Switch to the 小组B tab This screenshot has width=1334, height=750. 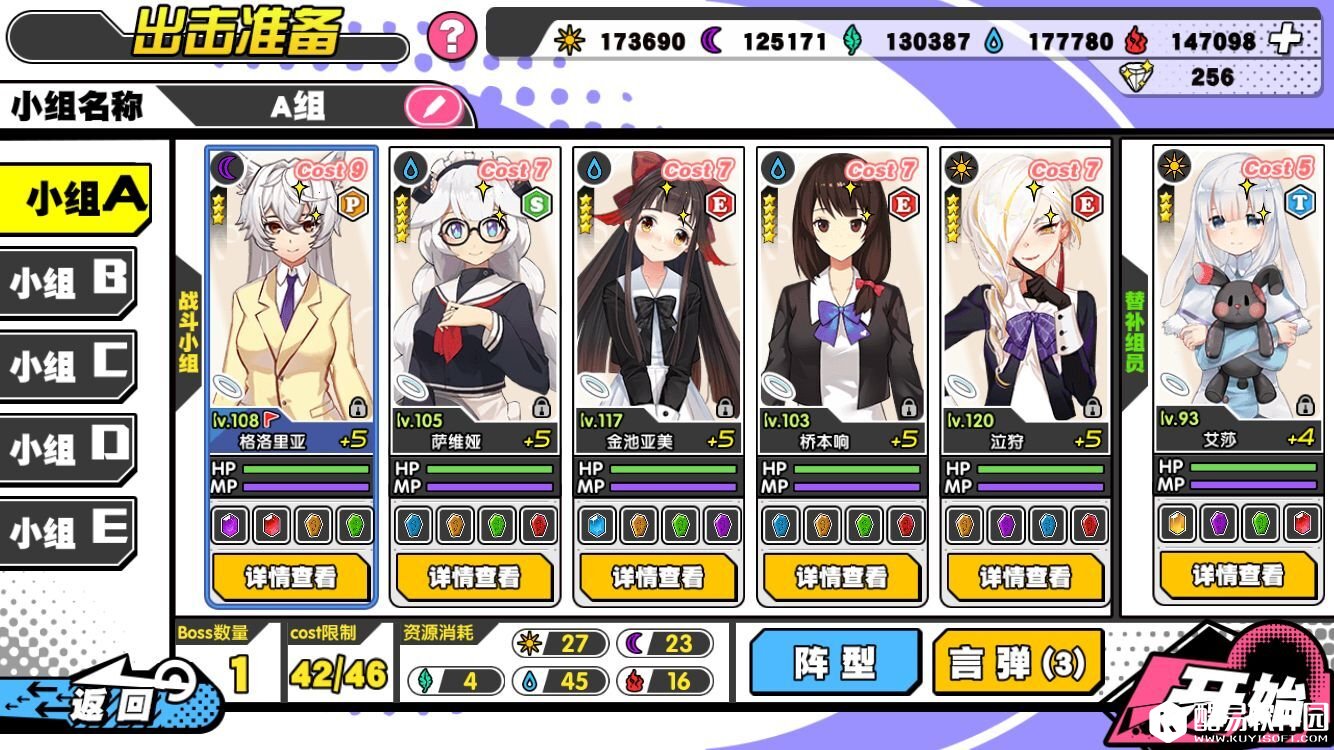[x=70, y=282]
